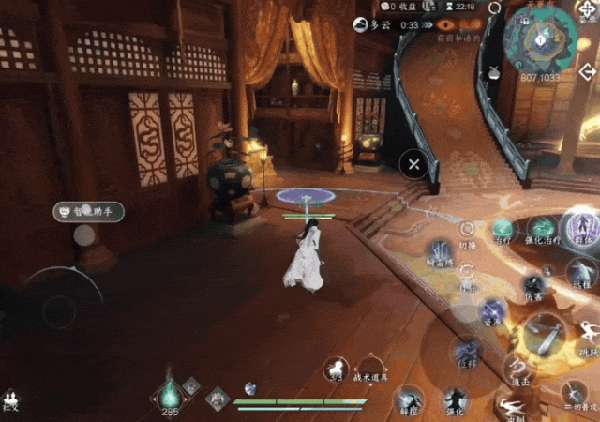Tap the switch (切换) circle button
Viewport: 600px width, 422px height.
467,229
